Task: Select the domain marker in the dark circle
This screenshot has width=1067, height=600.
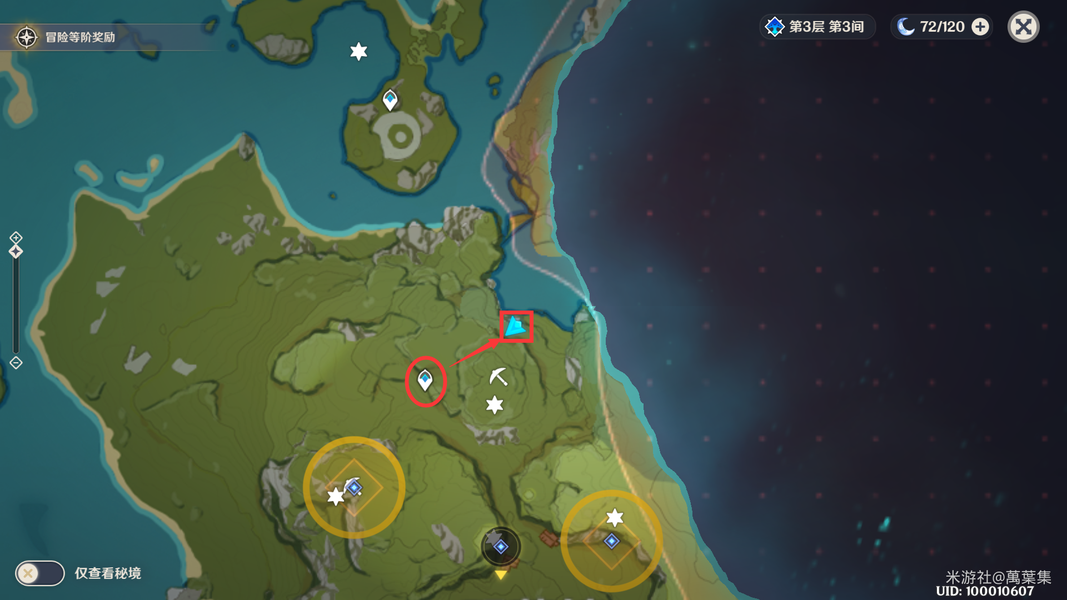Action: tap(501, 546)
